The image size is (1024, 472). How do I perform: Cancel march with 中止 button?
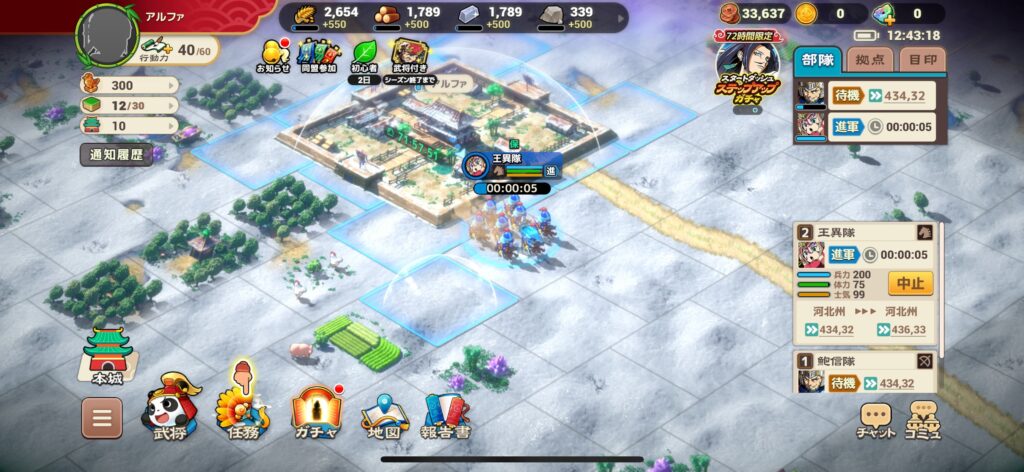909,283
